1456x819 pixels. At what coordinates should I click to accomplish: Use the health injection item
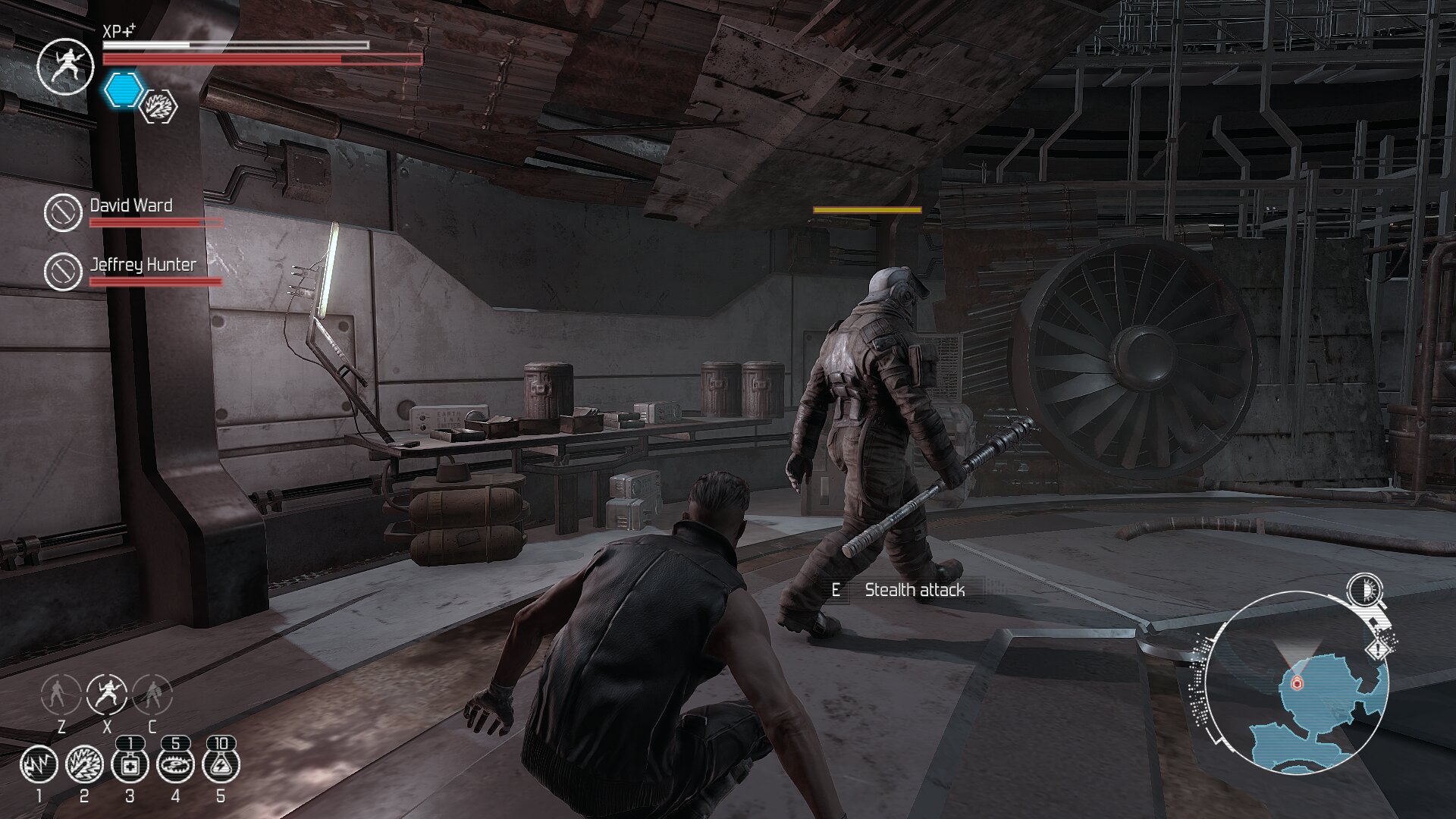(x=130, y=764)
